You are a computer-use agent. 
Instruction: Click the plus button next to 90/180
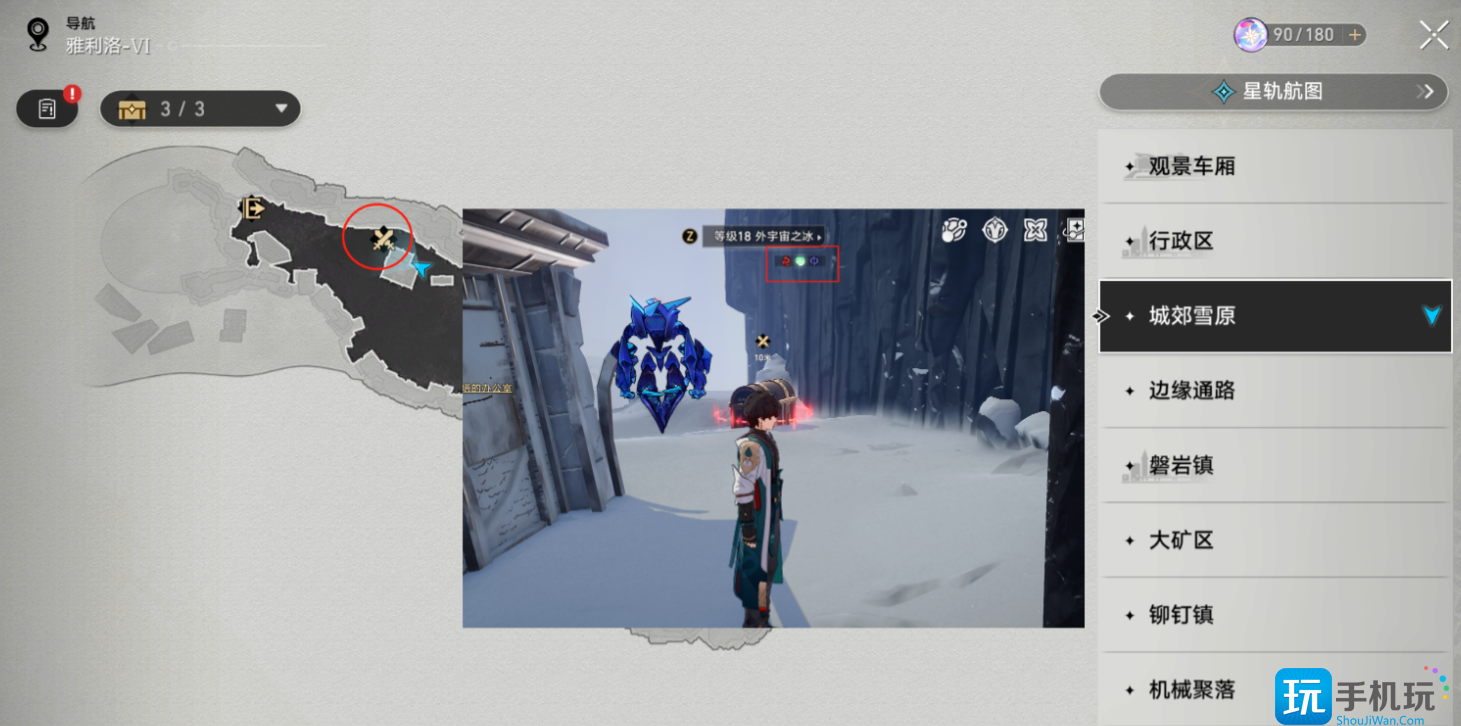[1356, 34]
